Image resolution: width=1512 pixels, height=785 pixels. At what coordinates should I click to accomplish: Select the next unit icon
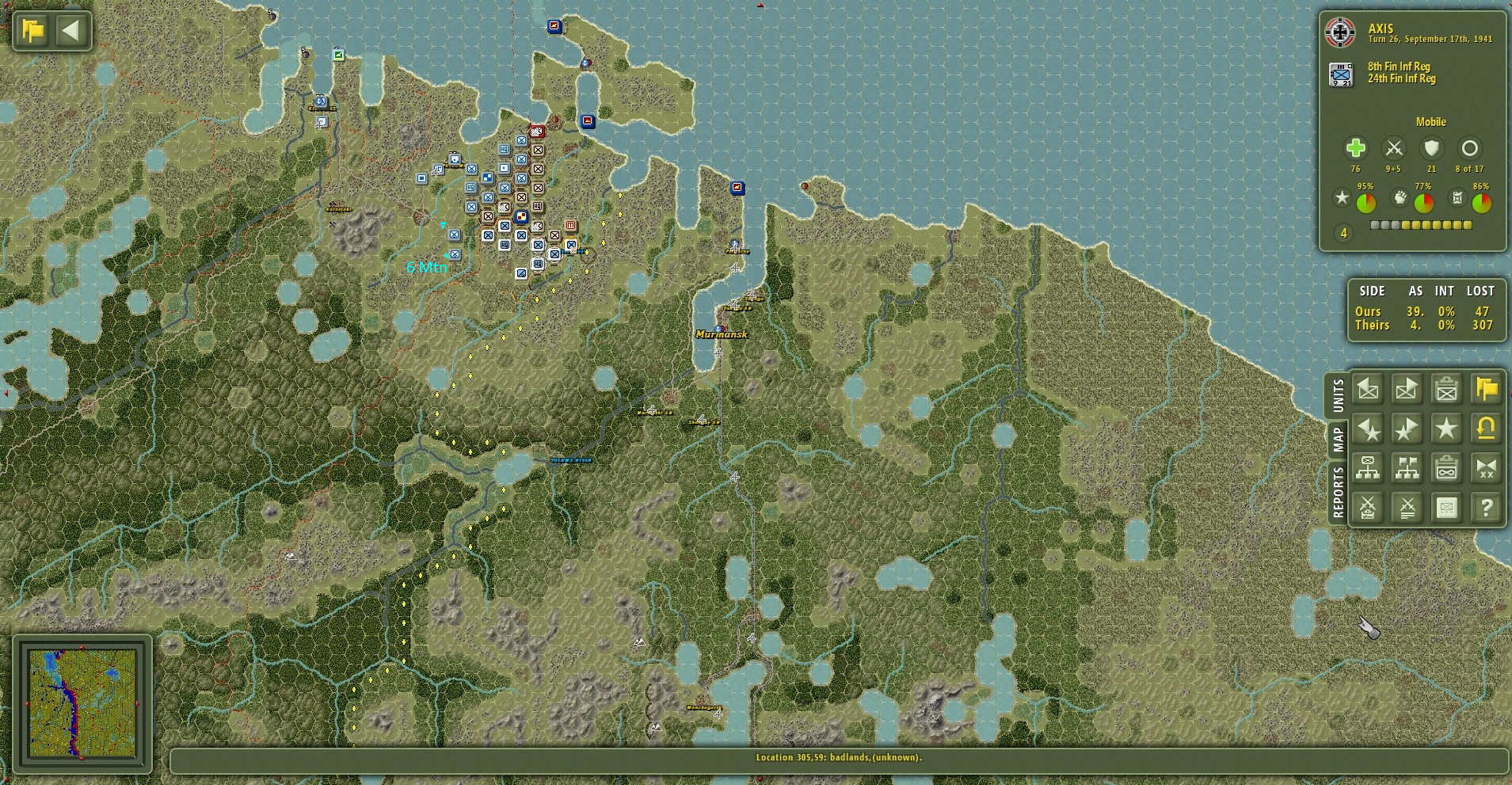pos(1407,389)
